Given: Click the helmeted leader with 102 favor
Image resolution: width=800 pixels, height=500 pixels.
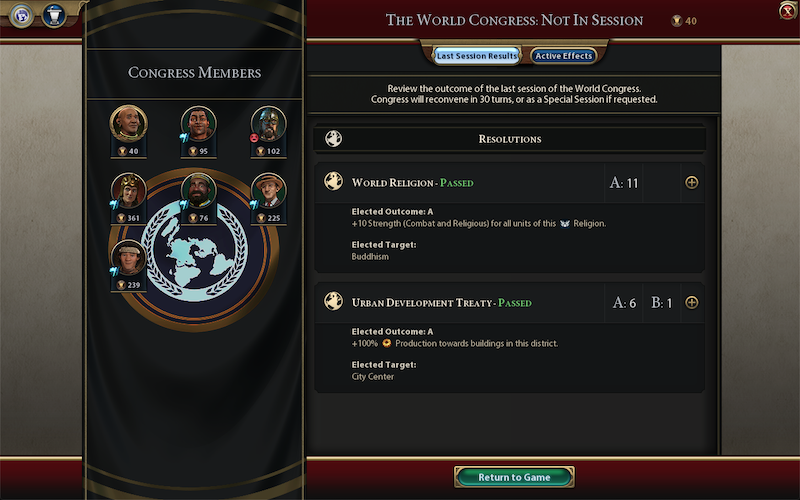Looking at the screenshot, I should coord(268,123).
